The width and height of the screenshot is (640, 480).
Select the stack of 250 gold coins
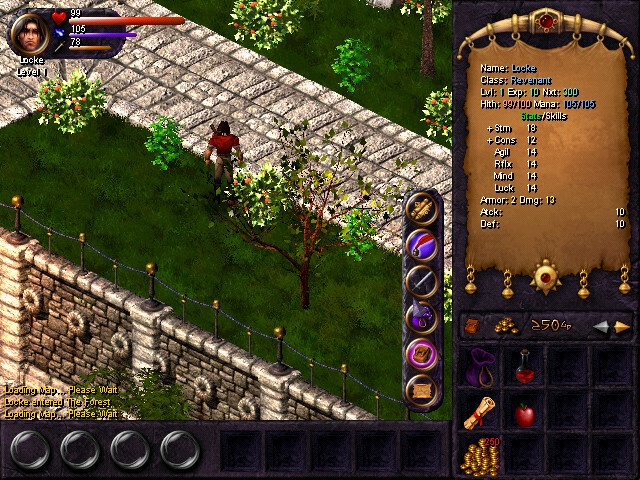(480, 455)
